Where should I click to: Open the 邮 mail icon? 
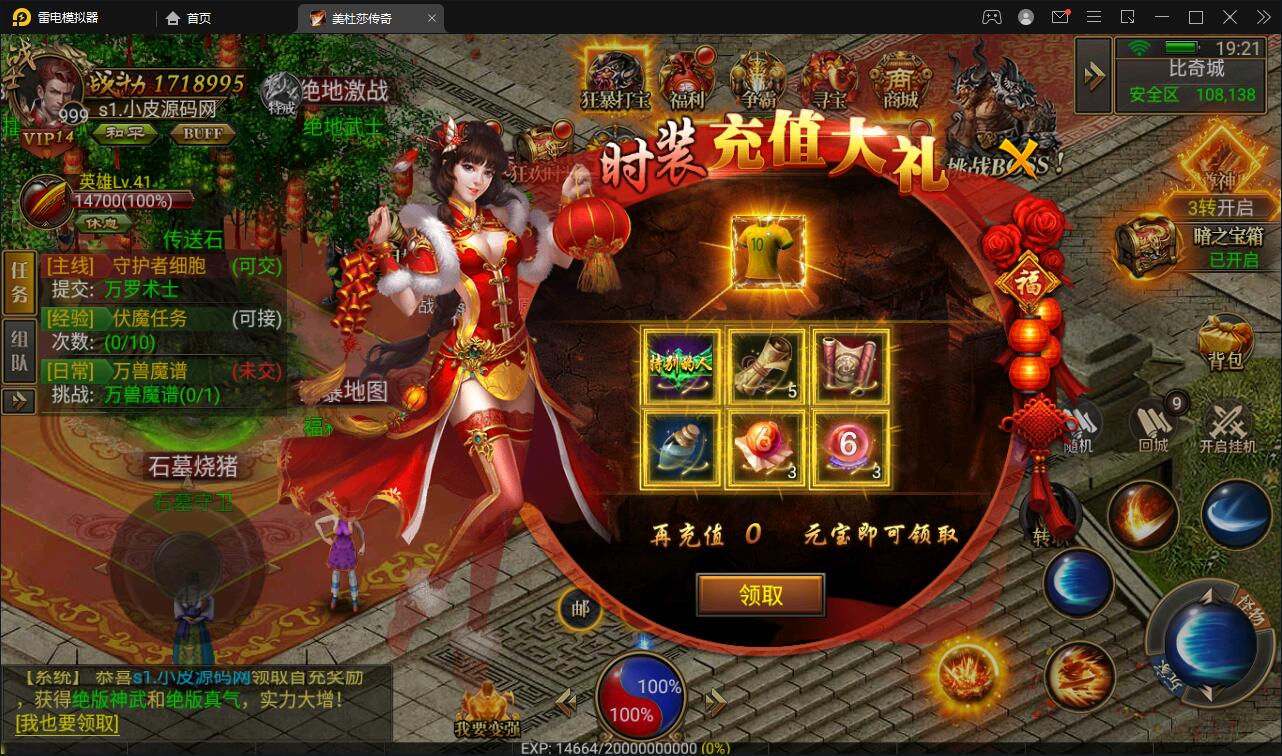tap(581, 610)
